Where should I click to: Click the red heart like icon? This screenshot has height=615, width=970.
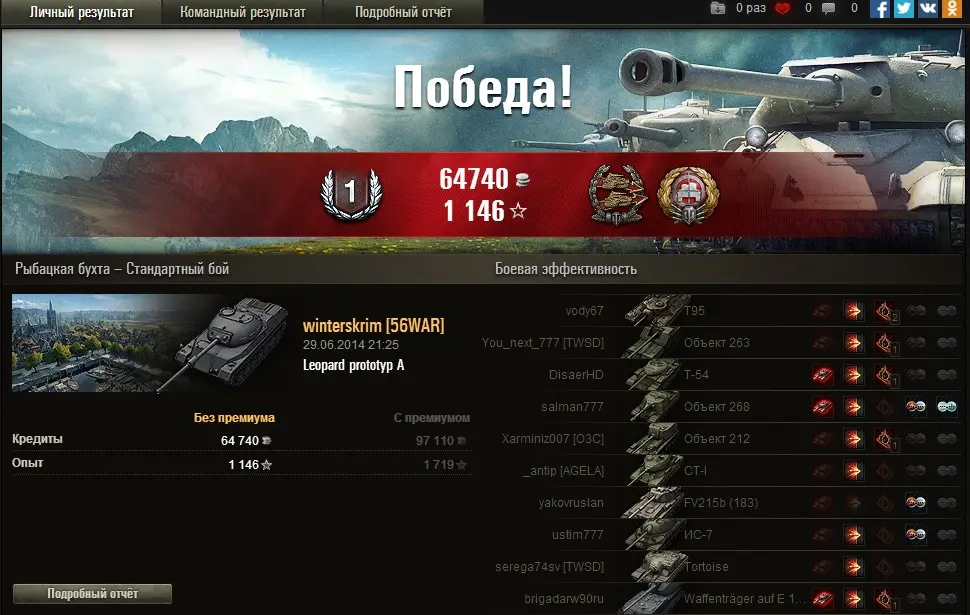point(782,9)
